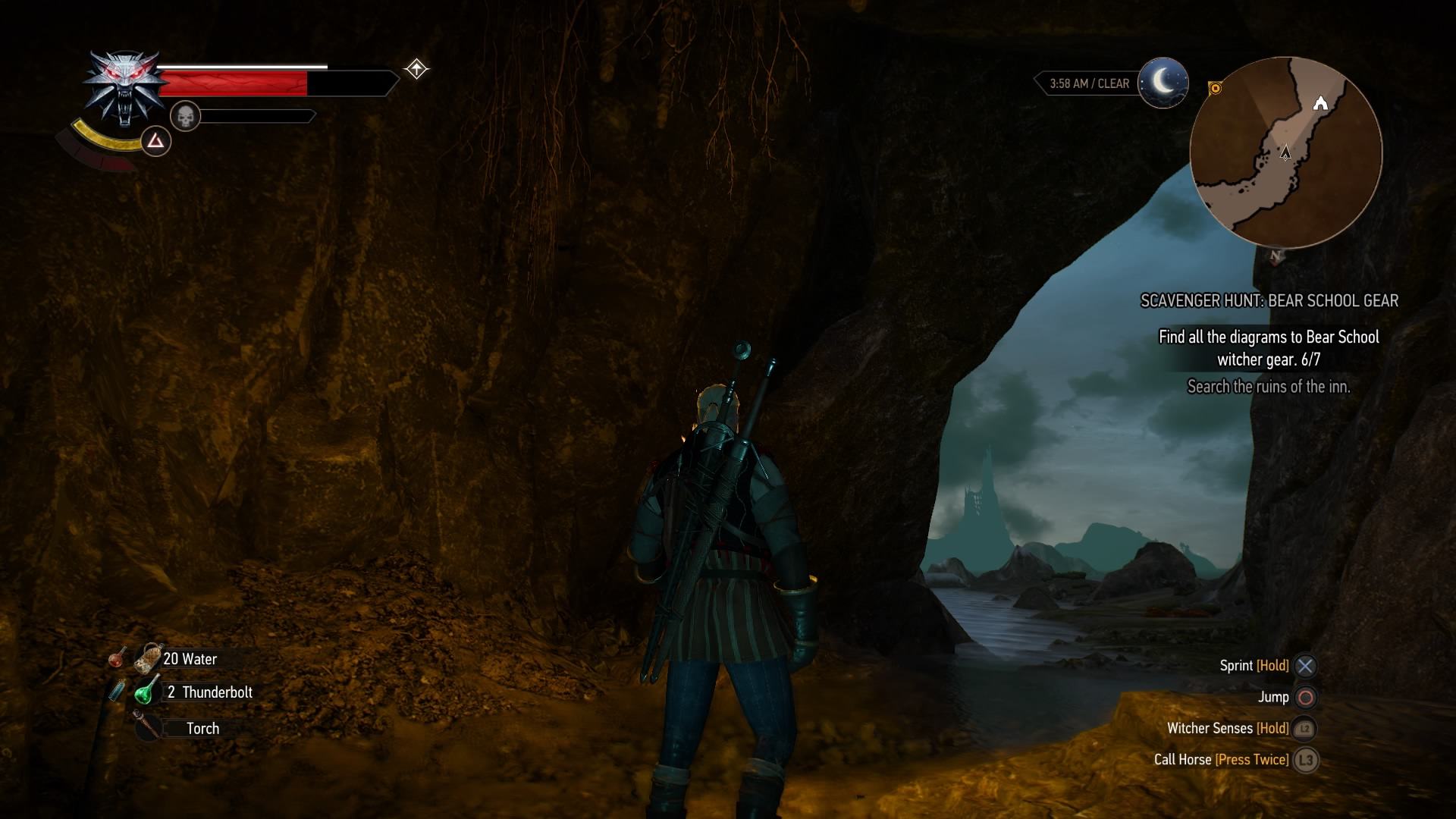This screenshot has height=819, width=1456.
Task: Click the moon time-of-day icon
Action: coord(1163,83)
